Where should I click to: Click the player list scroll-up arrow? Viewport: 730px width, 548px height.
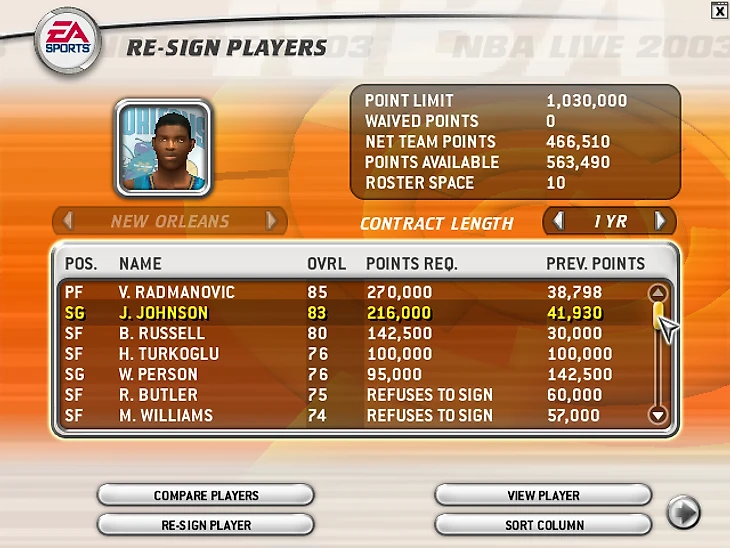pos(657,294)
